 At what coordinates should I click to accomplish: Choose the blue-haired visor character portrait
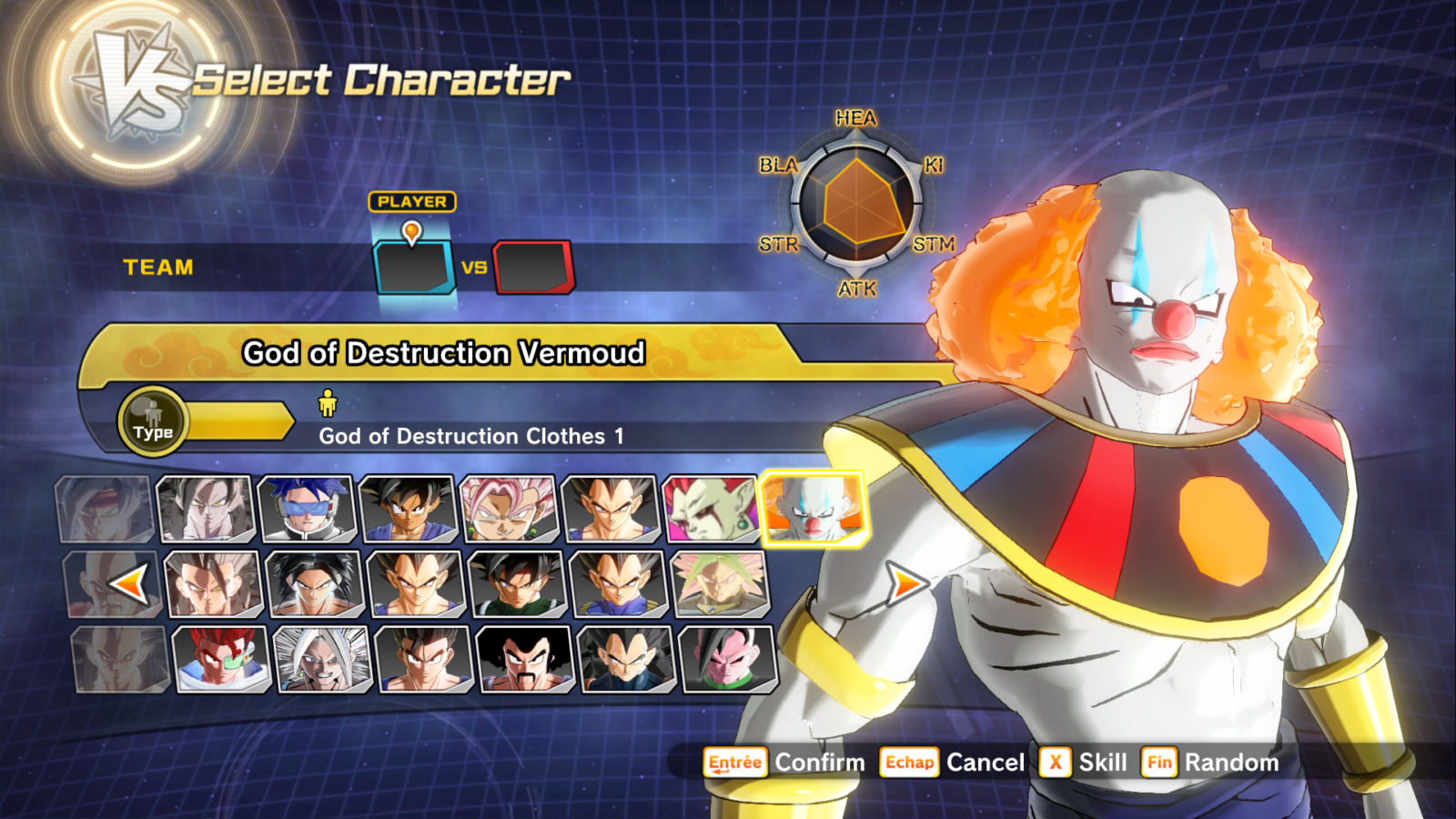pos(307,510)
